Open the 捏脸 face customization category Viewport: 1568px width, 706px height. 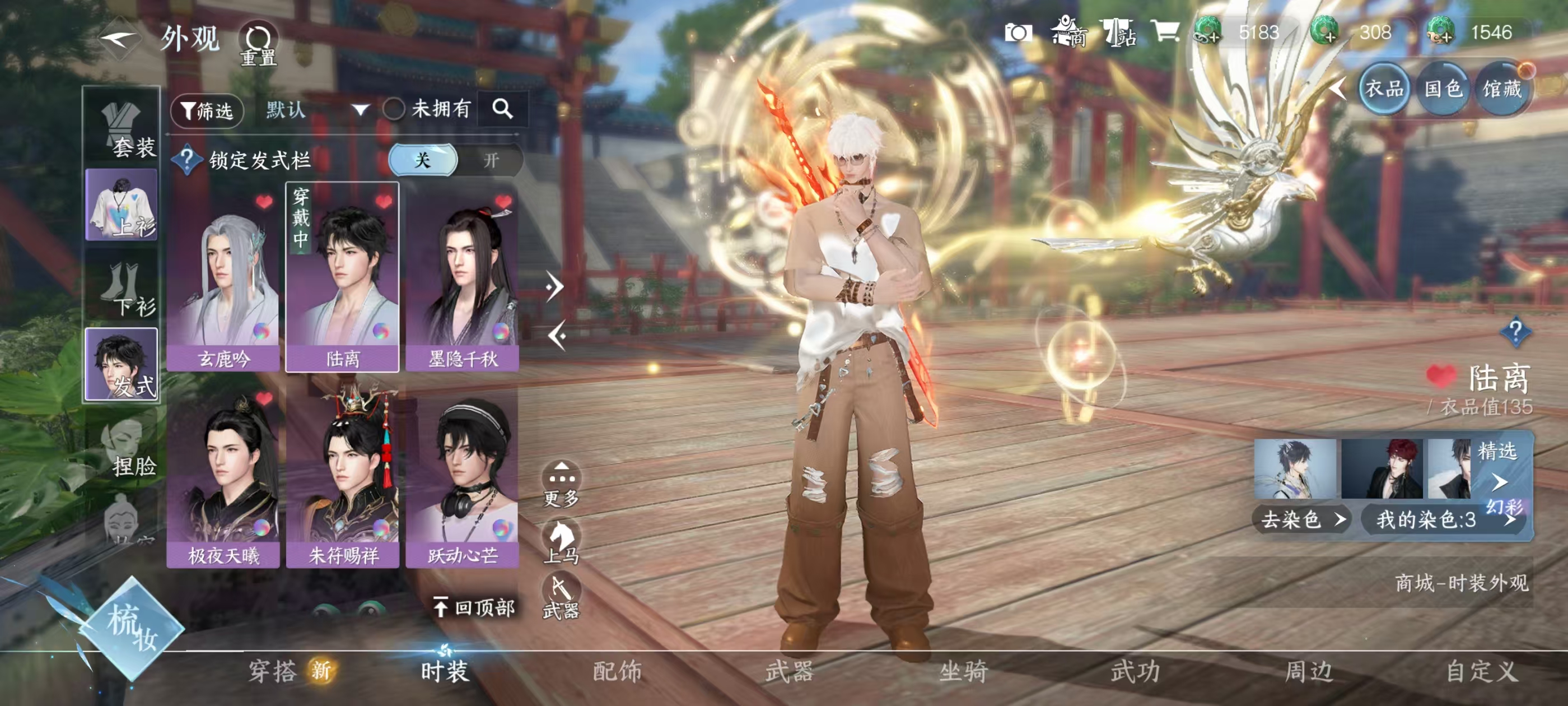[x=124, y=449]
